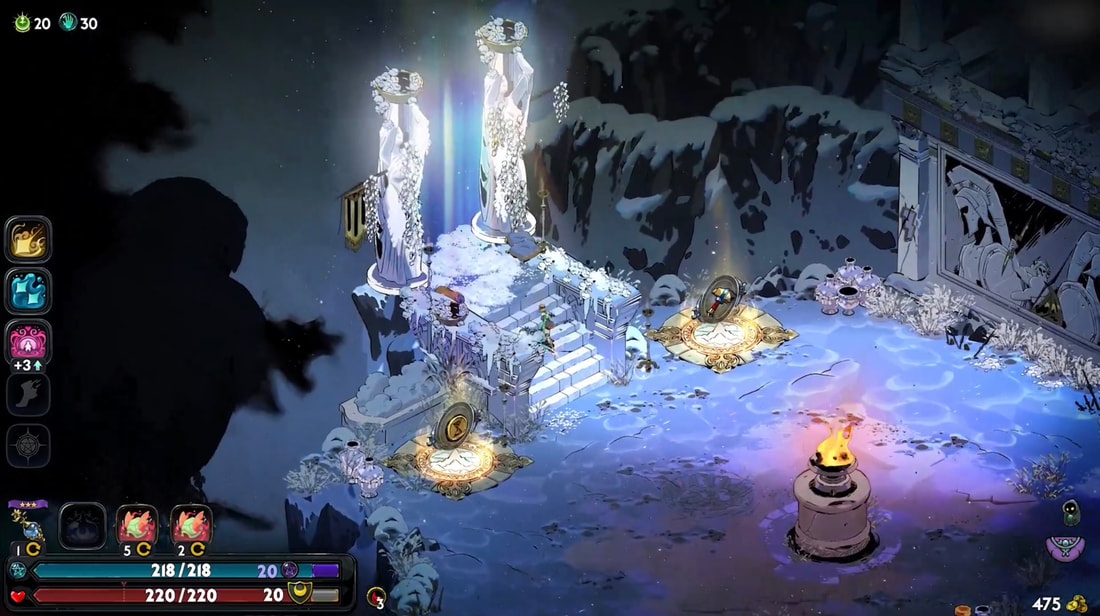
Task: Click the purple amulet pouch icon
Action: pos(1066,548)
